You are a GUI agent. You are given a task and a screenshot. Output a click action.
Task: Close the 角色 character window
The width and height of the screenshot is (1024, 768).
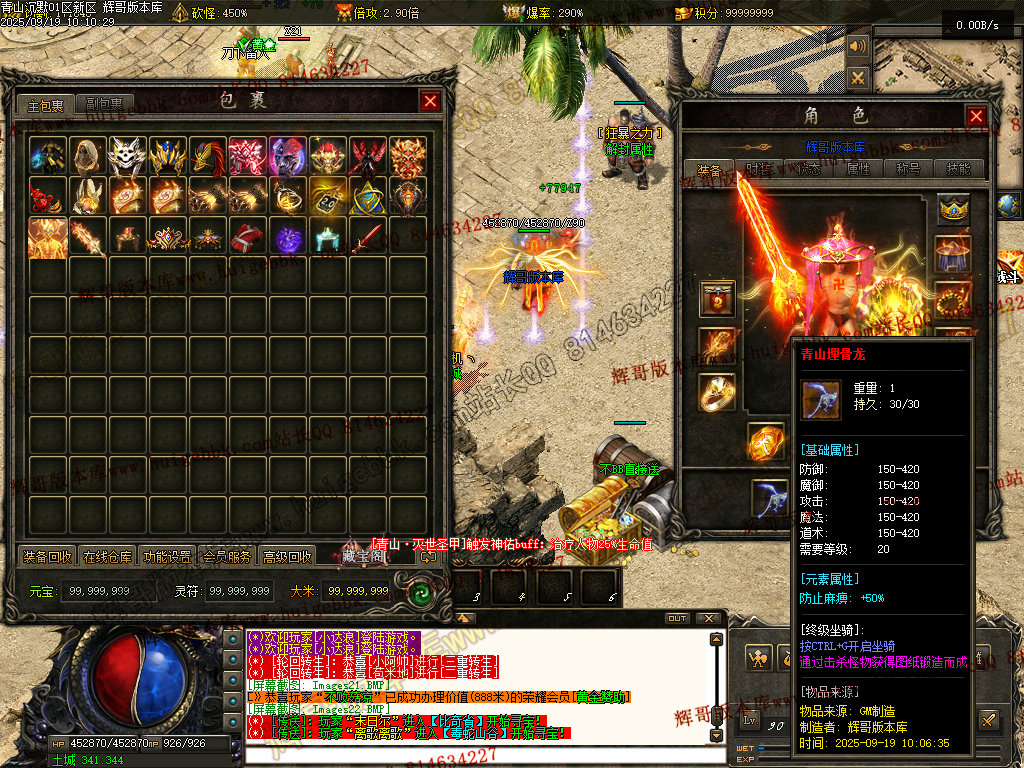coord(976,117)
